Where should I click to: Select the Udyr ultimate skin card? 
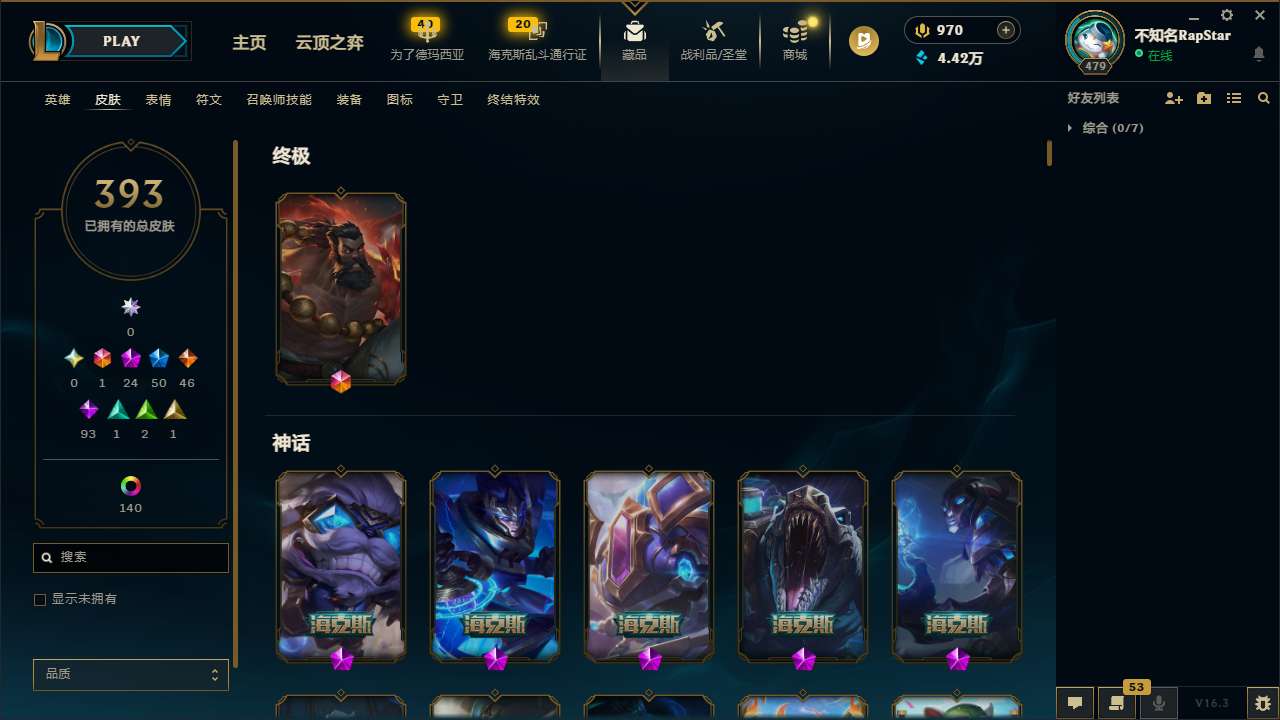pyautogui.click(x=340, y=287)
